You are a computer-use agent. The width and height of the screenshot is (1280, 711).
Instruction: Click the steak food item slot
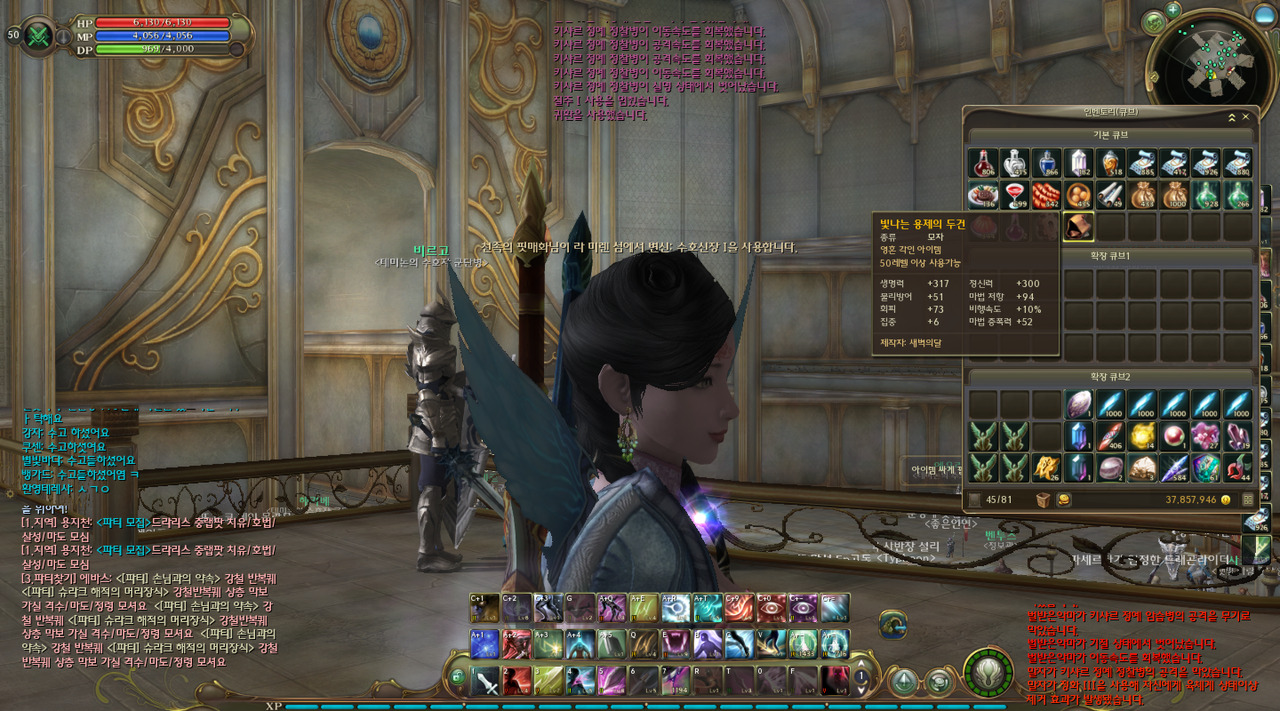[983, 195]
